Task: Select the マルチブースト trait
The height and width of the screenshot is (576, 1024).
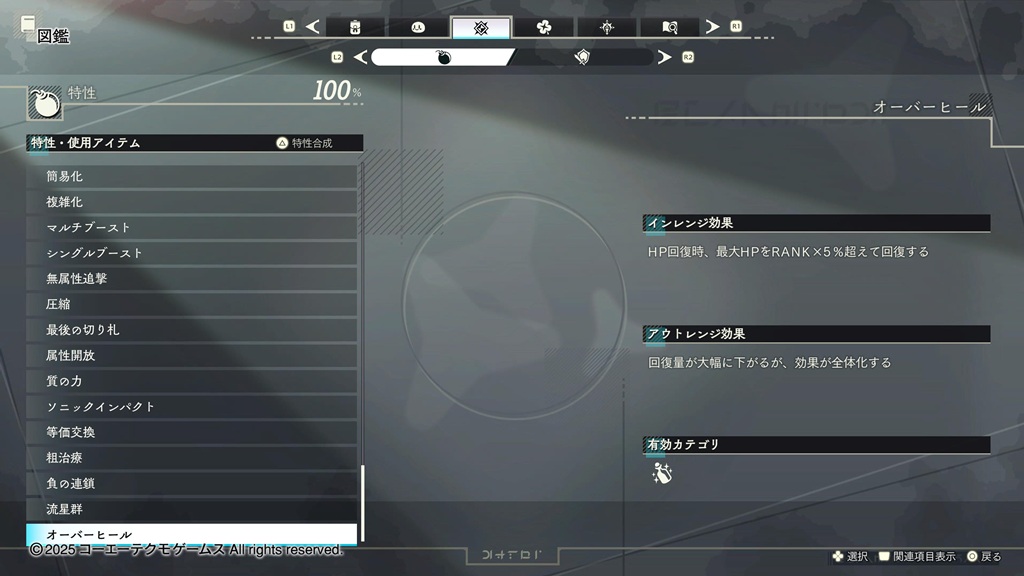Action: (191, 227)
